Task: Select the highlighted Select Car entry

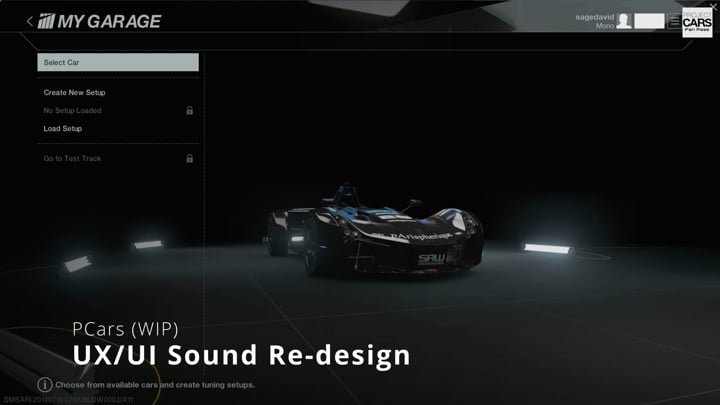Action: click(118, 63)
